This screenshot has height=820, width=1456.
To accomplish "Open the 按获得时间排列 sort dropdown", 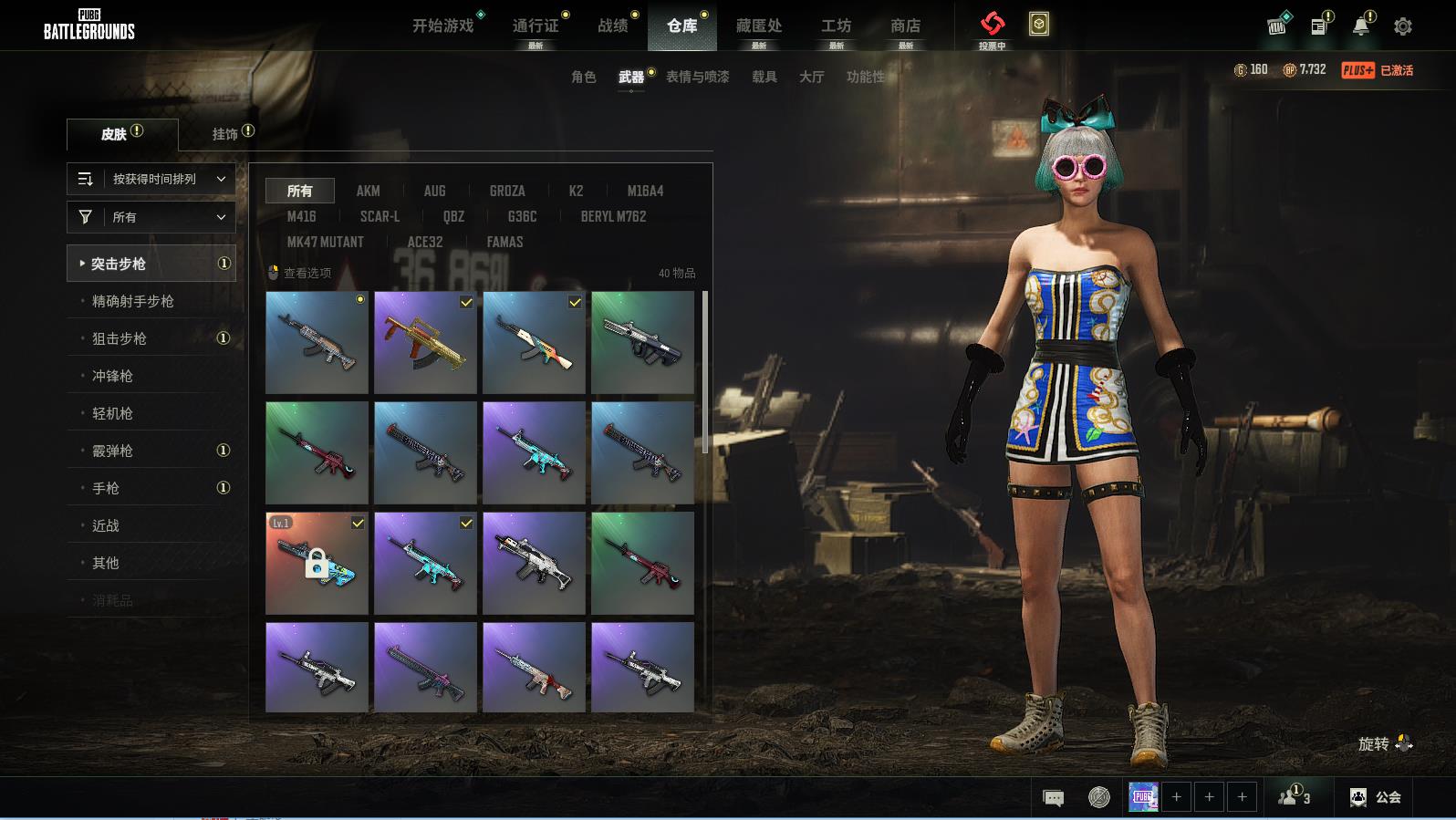I will click(x=151, y=179).
